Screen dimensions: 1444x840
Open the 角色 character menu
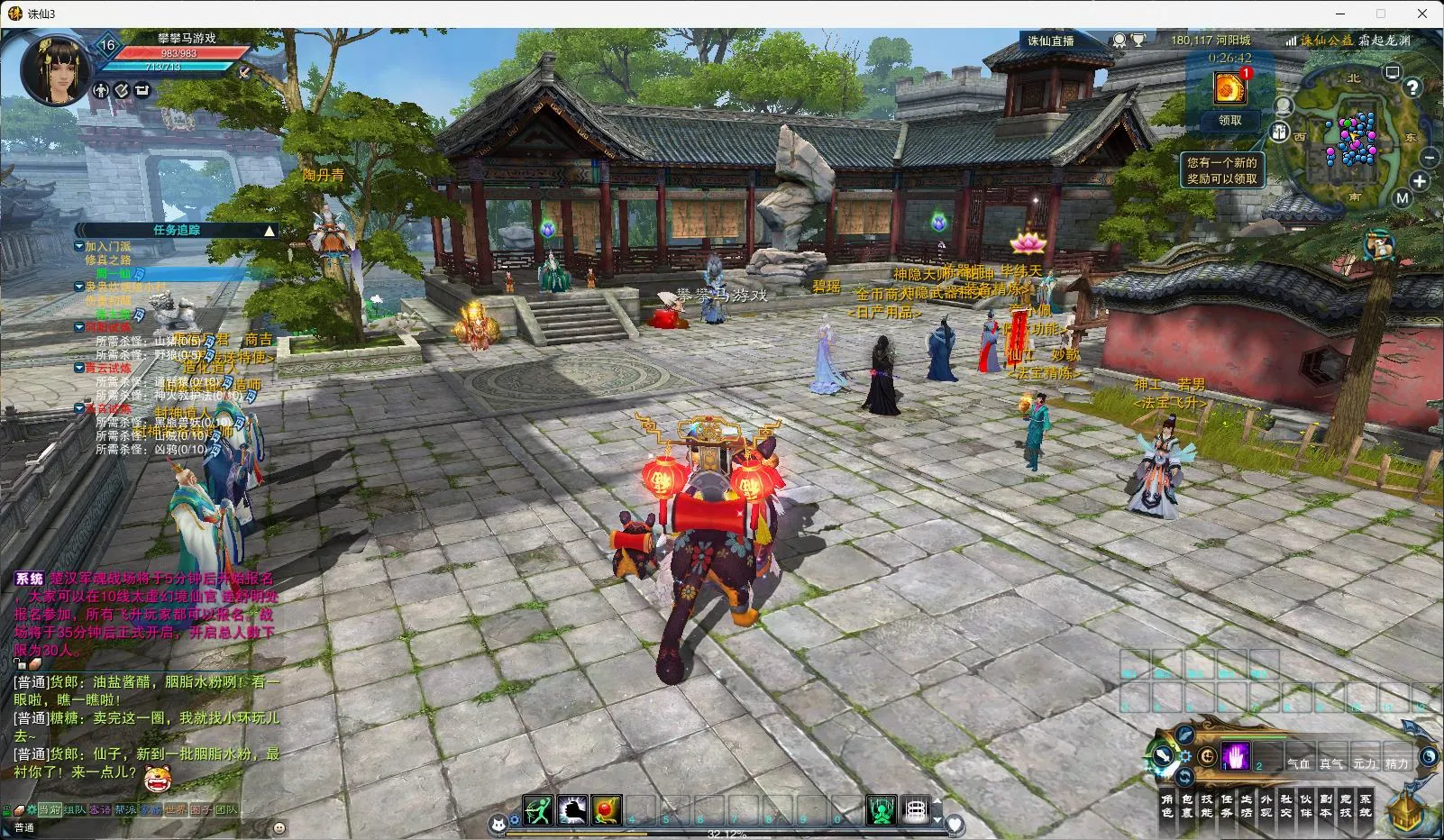(x=1167, y=805)
